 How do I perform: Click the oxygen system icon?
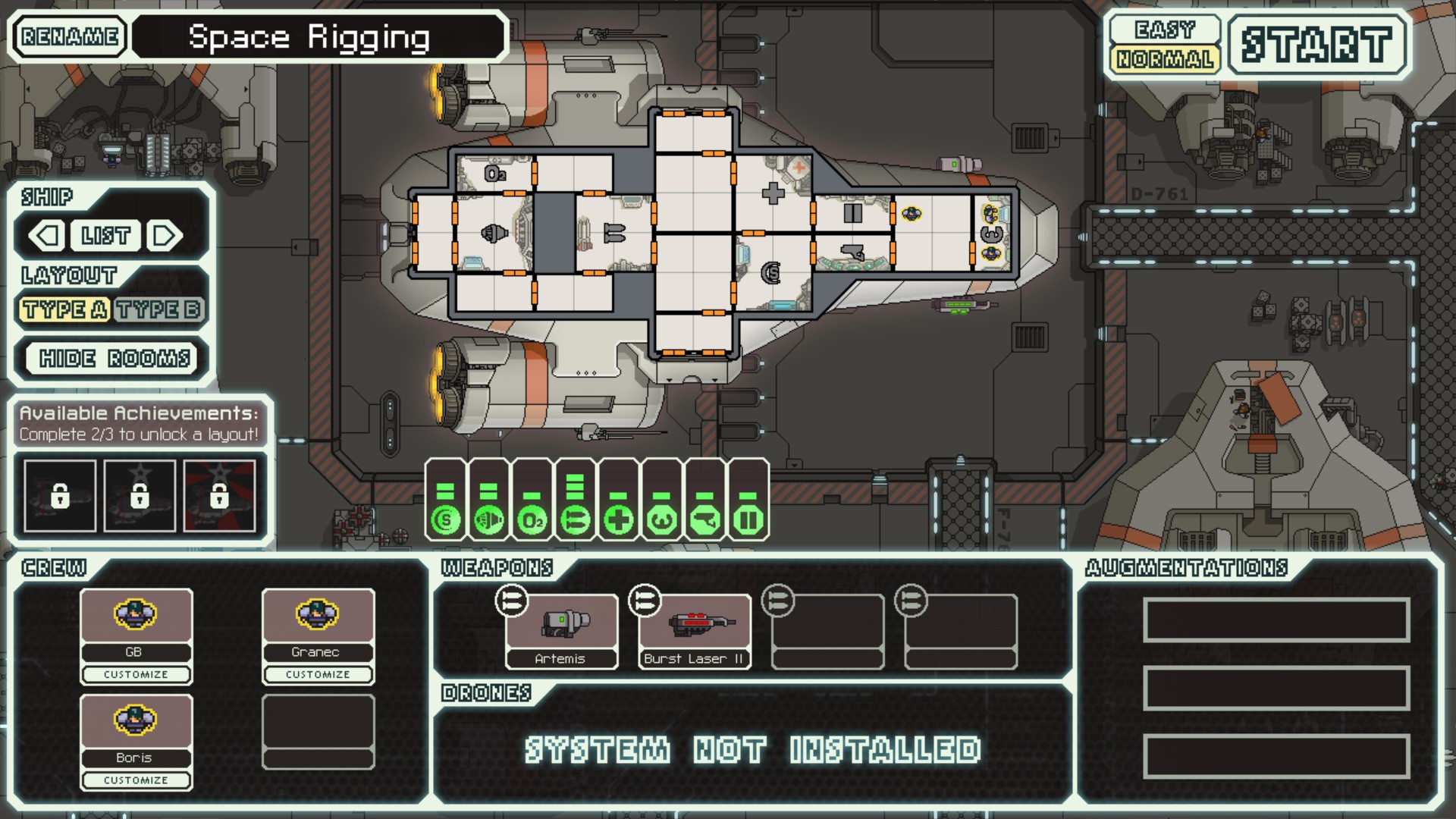coord(532,520)
